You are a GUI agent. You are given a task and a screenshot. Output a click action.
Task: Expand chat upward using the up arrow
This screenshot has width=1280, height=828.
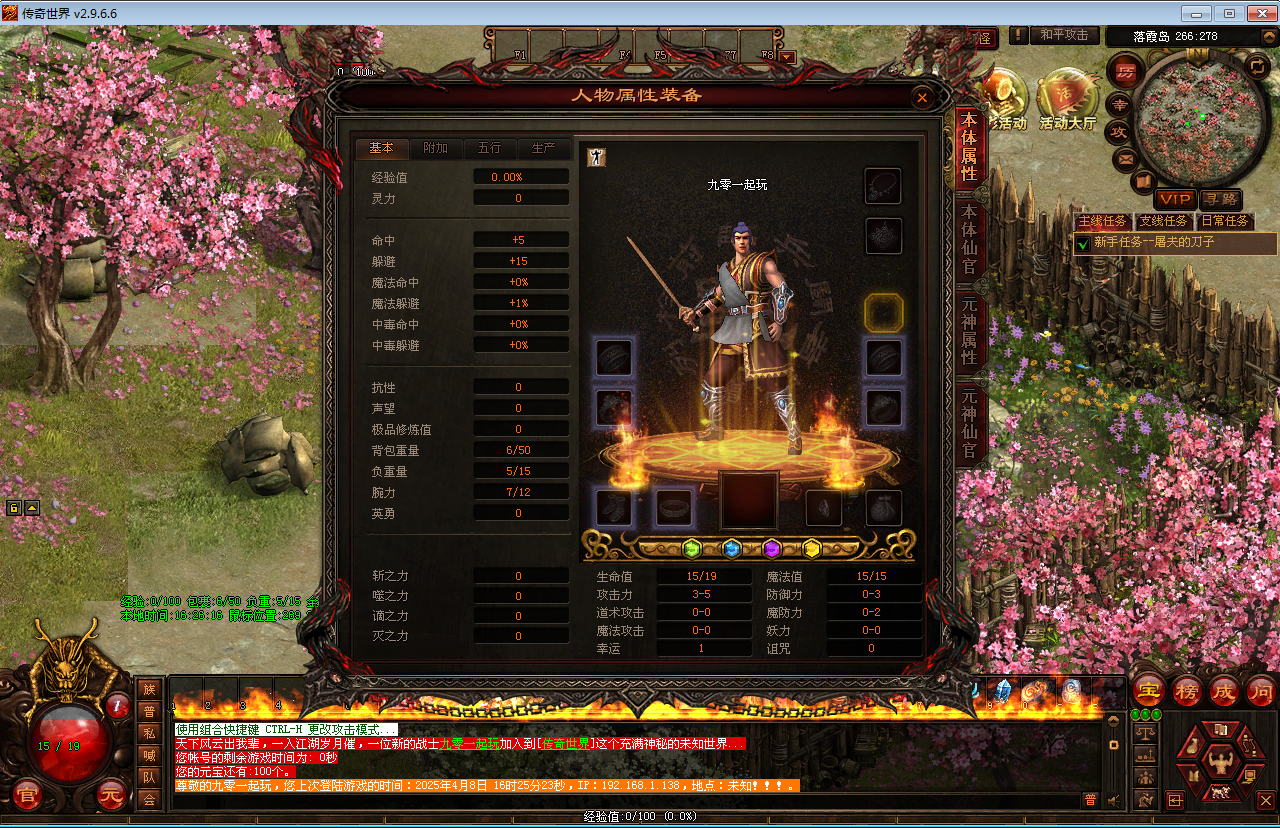pyautogui.click(x=1113, y=721)
